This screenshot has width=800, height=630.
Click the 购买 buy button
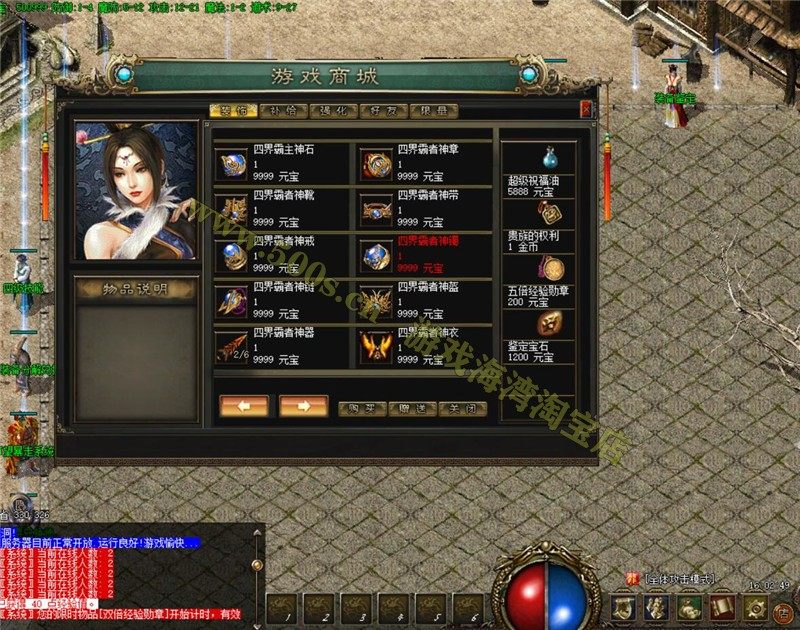coord(362,409)
